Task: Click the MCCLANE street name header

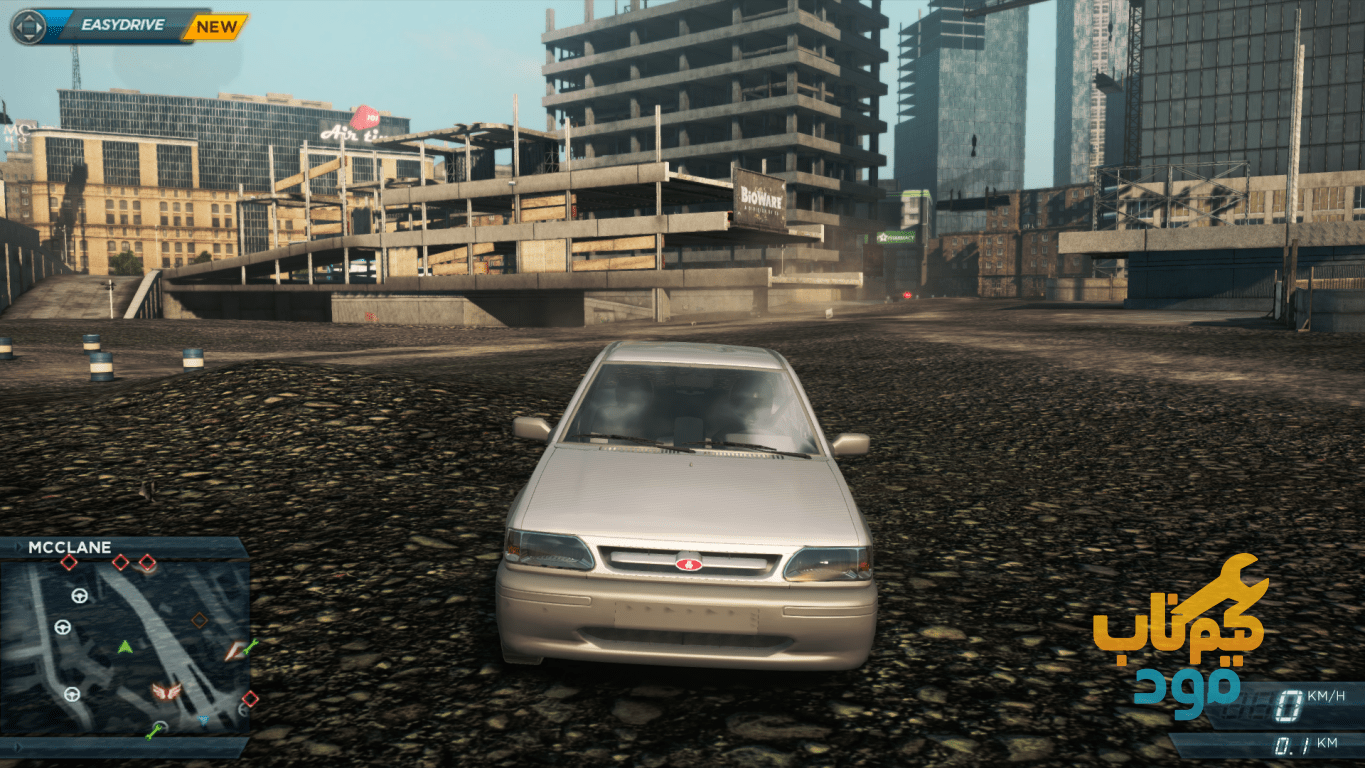Action: [70, 548]
